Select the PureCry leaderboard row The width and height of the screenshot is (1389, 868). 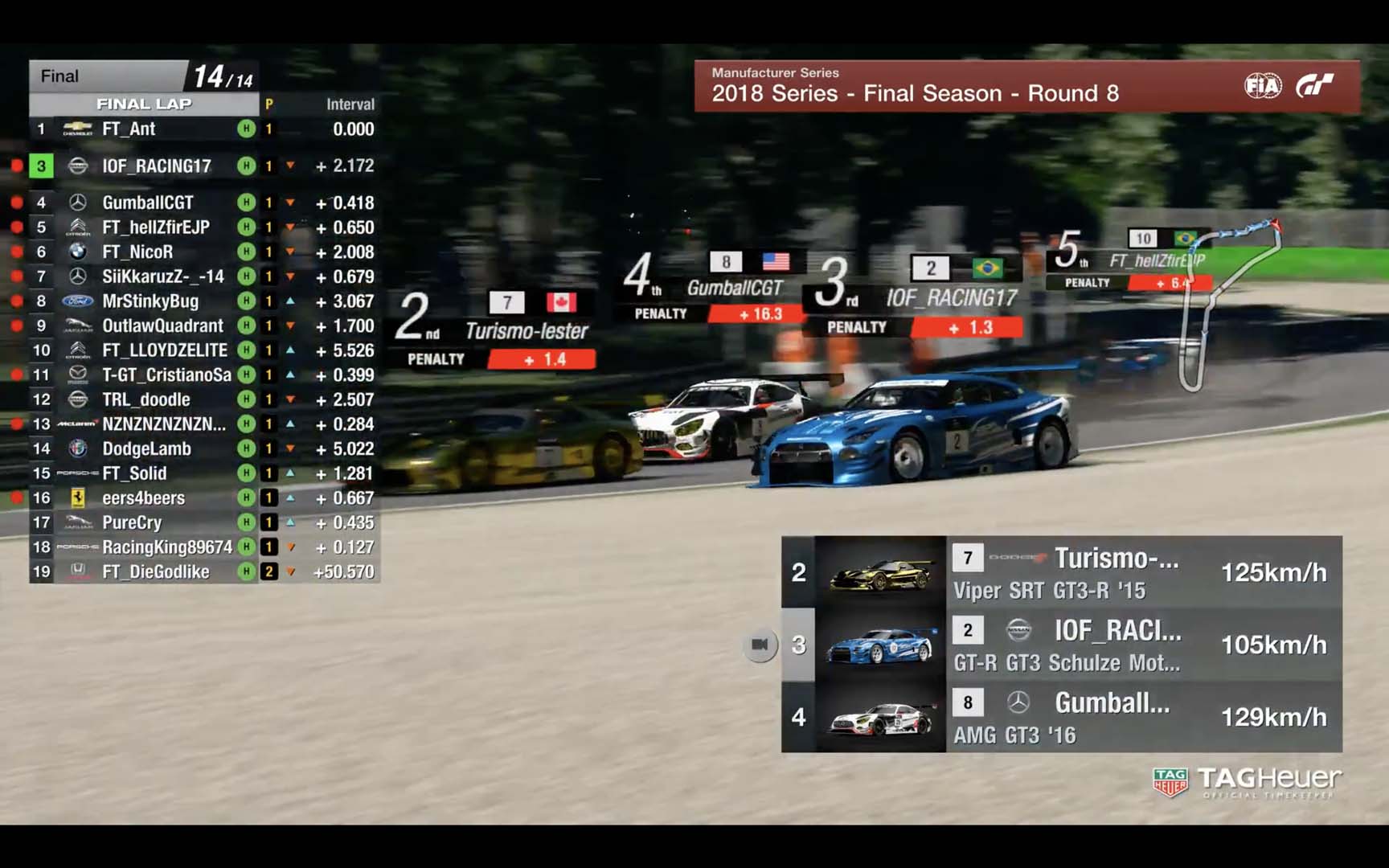click(132, 522)
